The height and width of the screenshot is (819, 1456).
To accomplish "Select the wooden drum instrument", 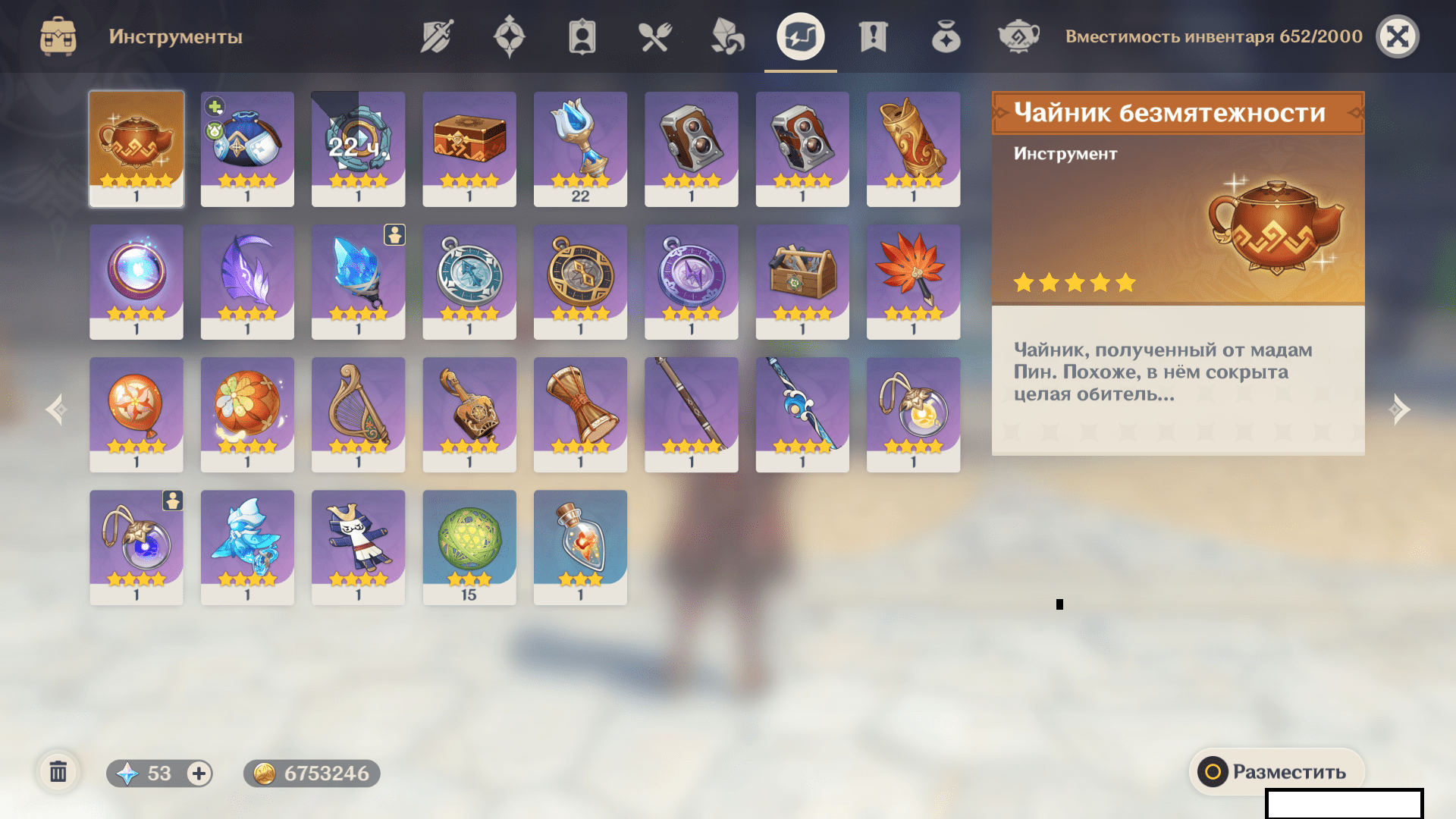I will (580, 414).
